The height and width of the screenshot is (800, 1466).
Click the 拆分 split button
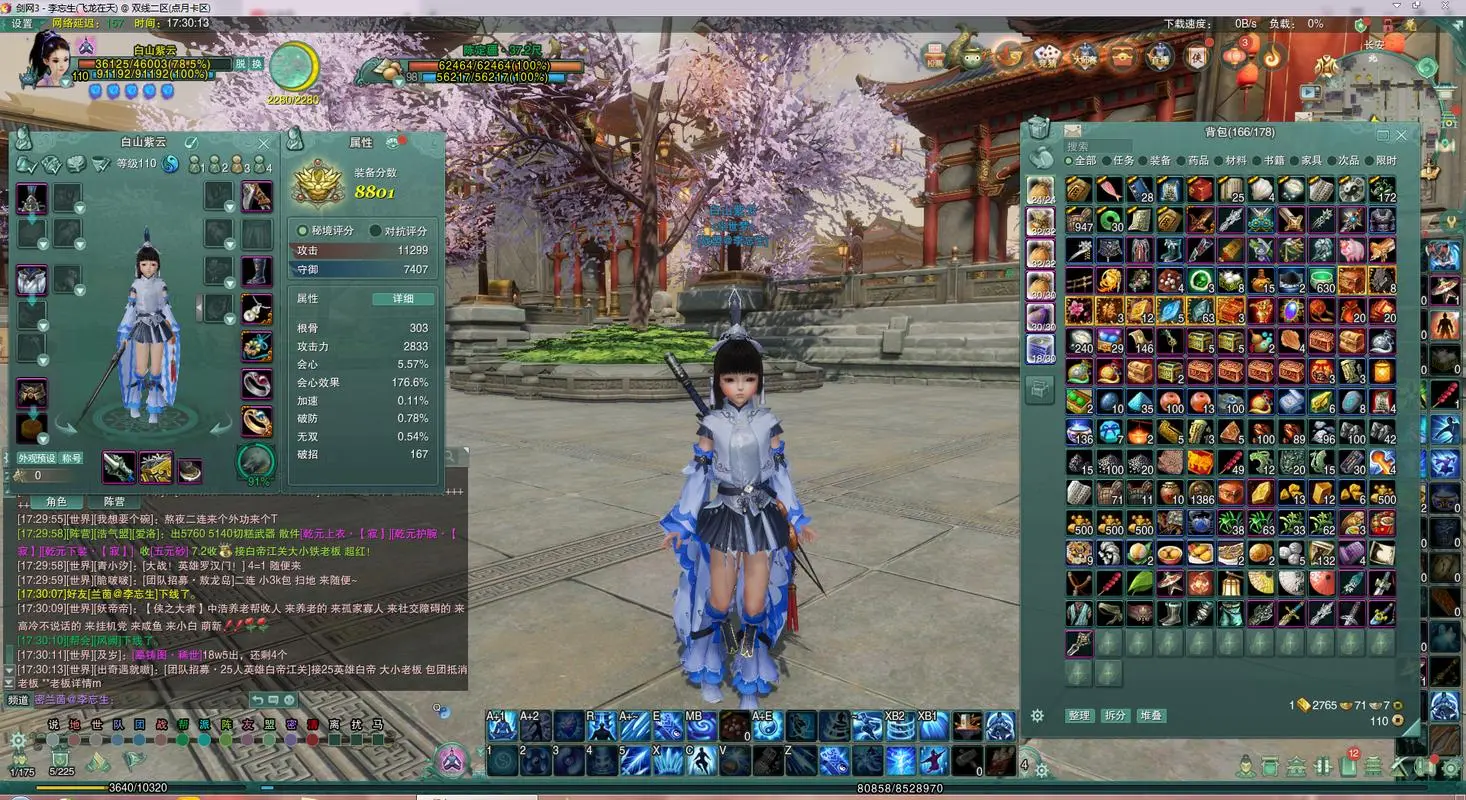click(x=1115, y=716)
